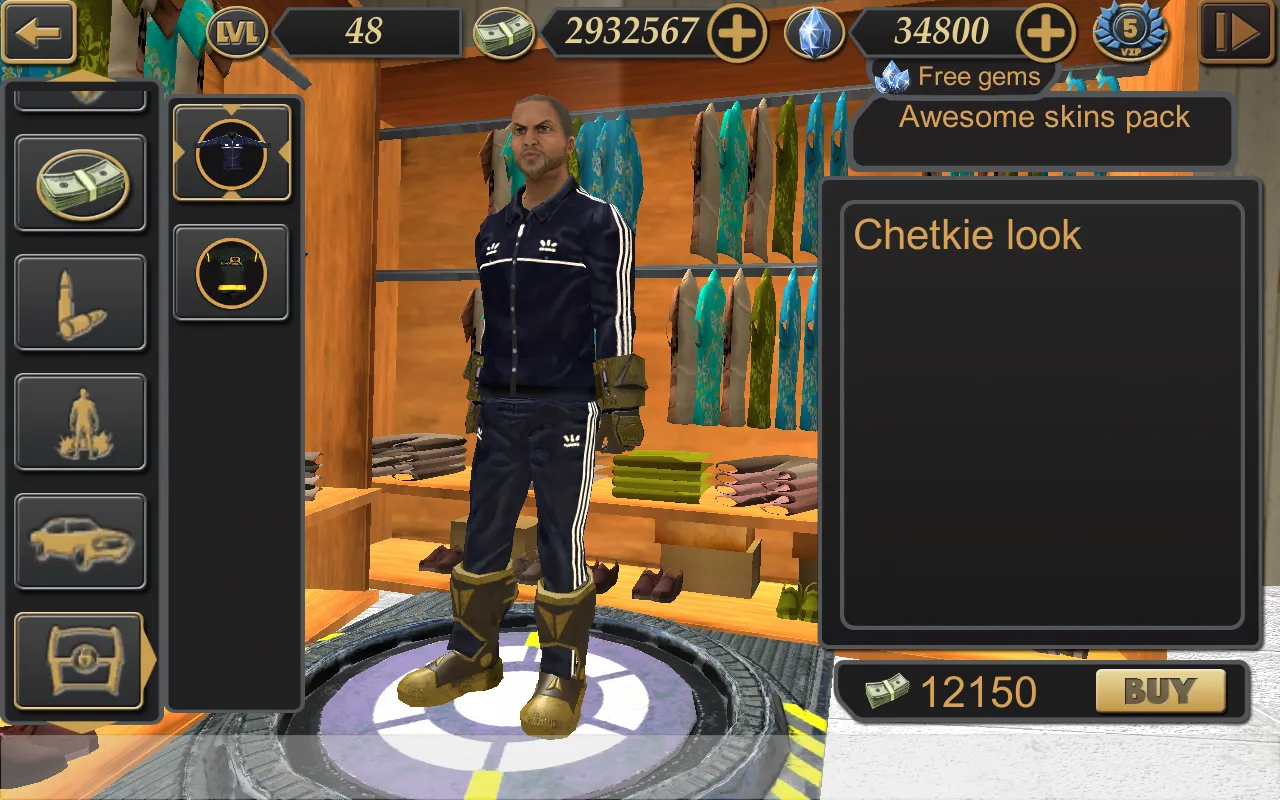
Task: Select the ammo category in the sidebar
Action: [80, 302]
